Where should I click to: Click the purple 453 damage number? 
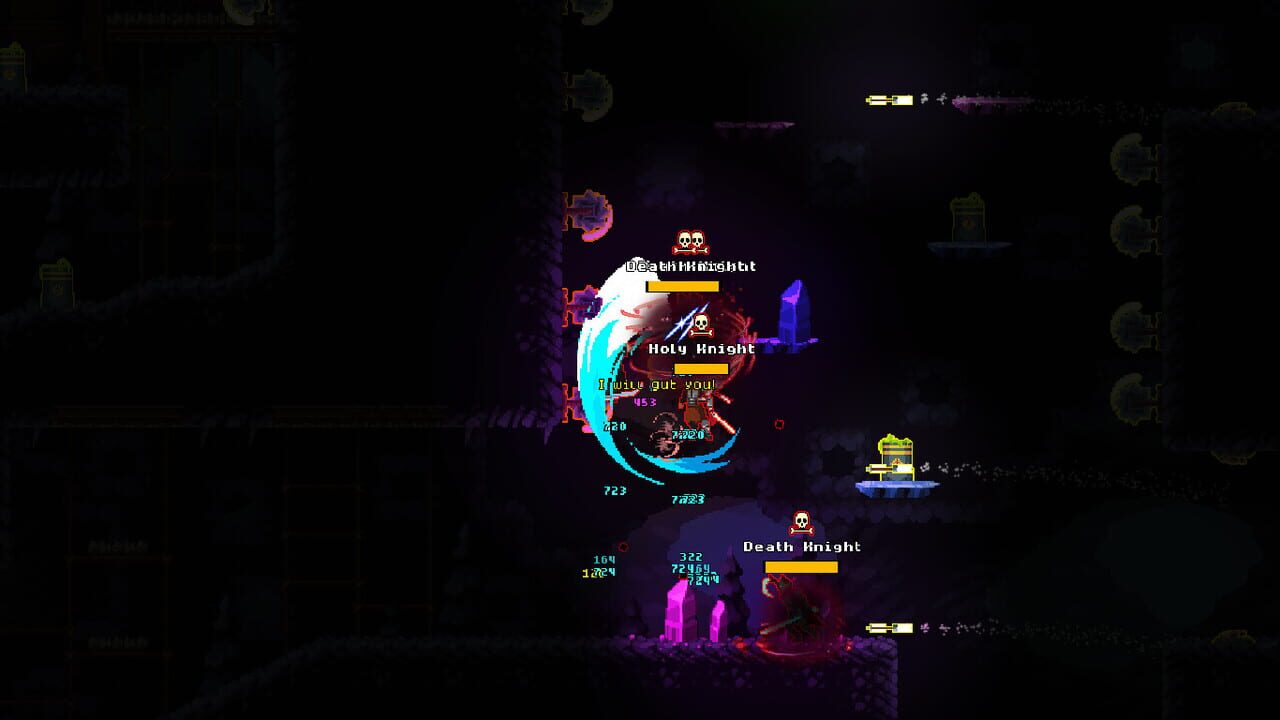[x=643, y=400]
